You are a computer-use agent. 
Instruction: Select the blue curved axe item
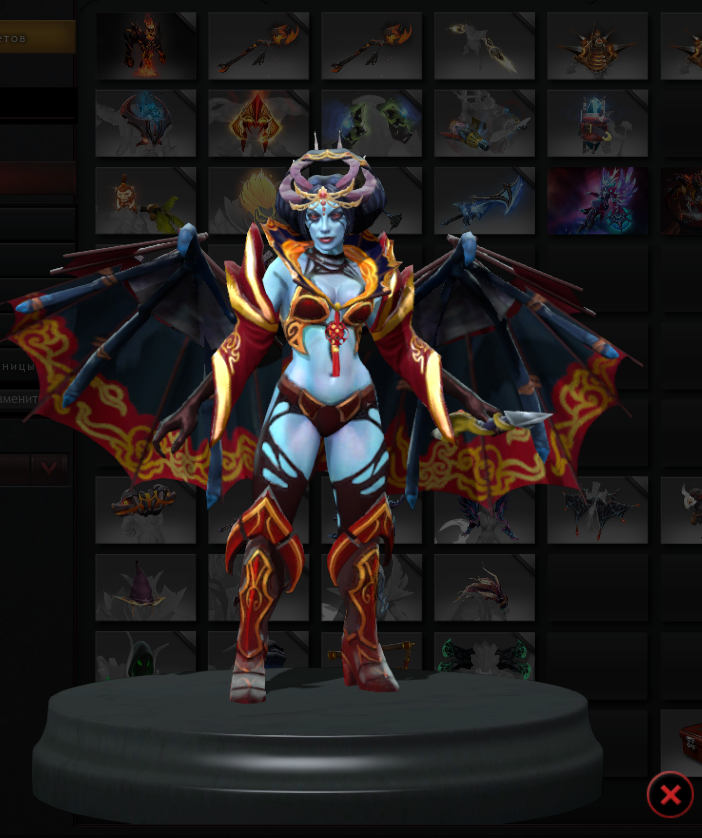pos(484,200)
